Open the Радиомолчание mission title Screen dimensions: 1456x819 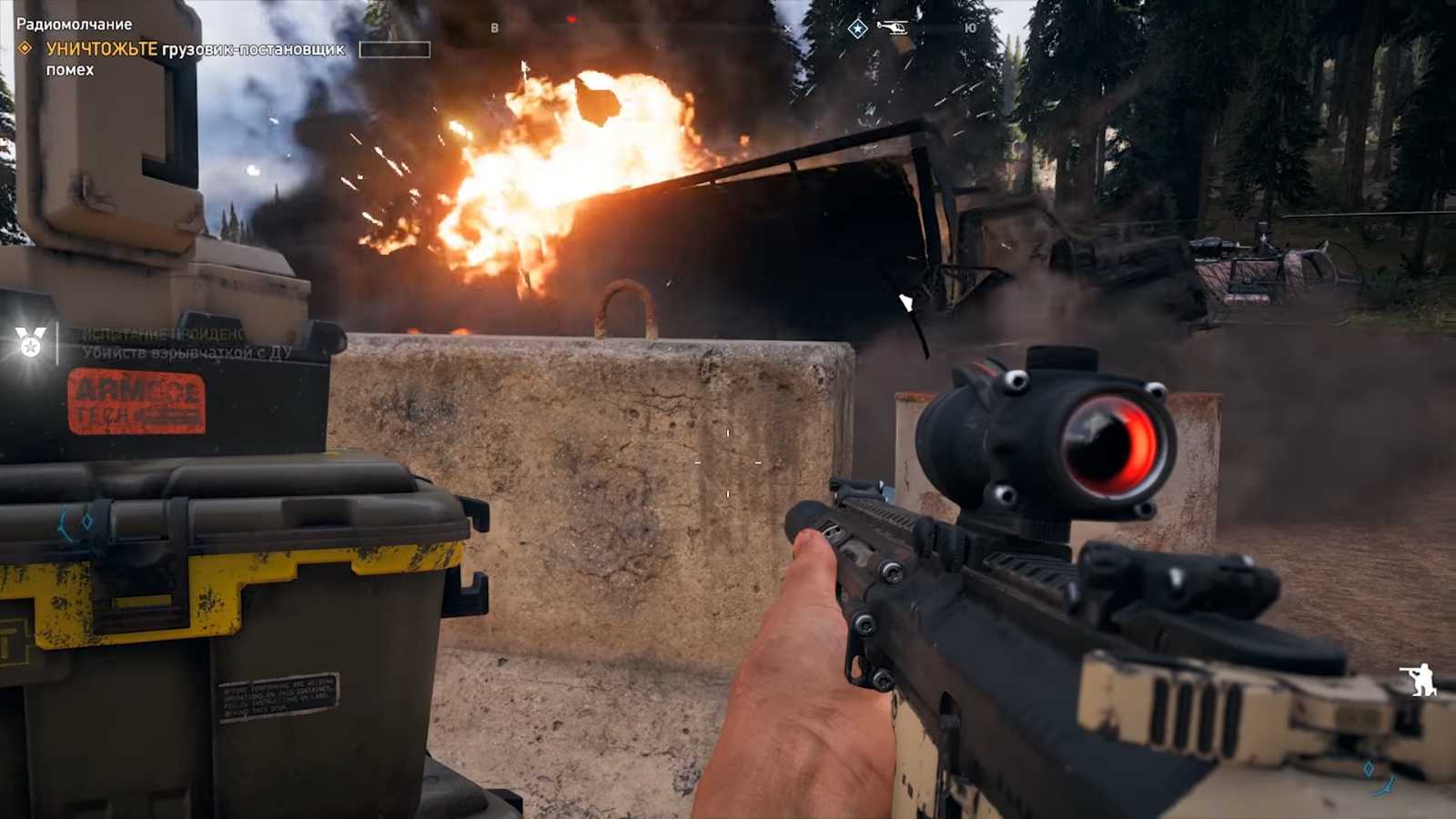tap(74, 25)
